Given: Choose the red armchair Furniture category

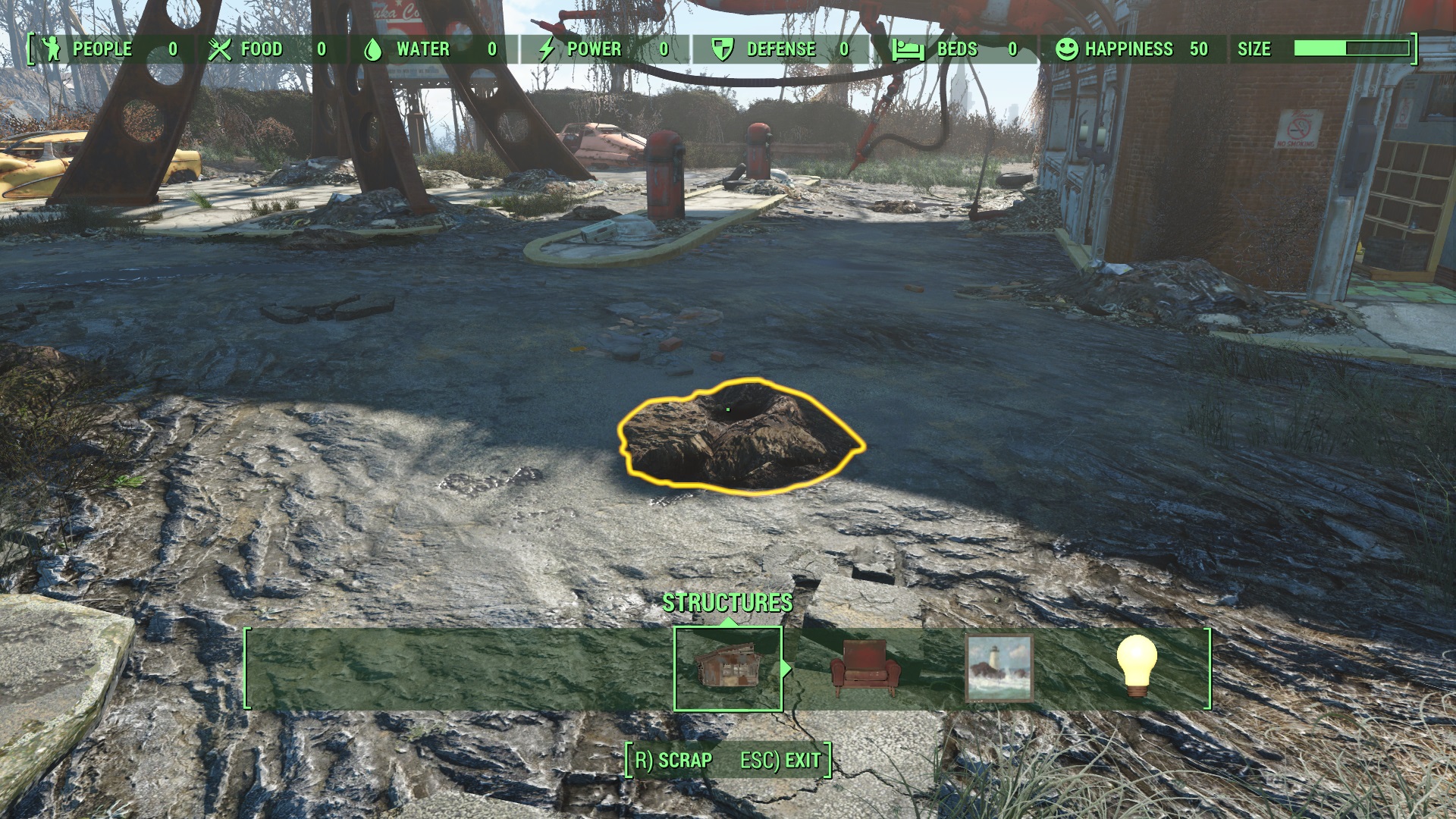Looking at the screenshot, I should point(864,668).
